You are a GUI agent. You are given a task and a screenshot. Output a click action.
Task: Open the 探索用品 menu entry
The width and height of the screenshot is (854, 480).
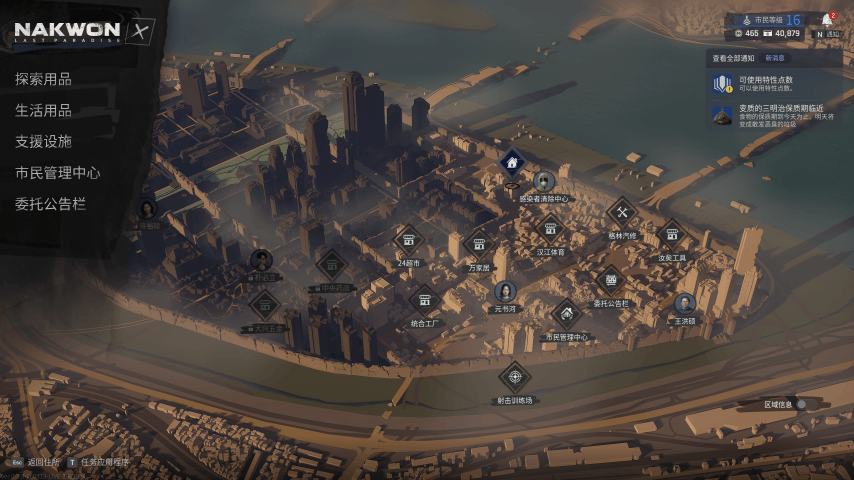pos(43,79)
